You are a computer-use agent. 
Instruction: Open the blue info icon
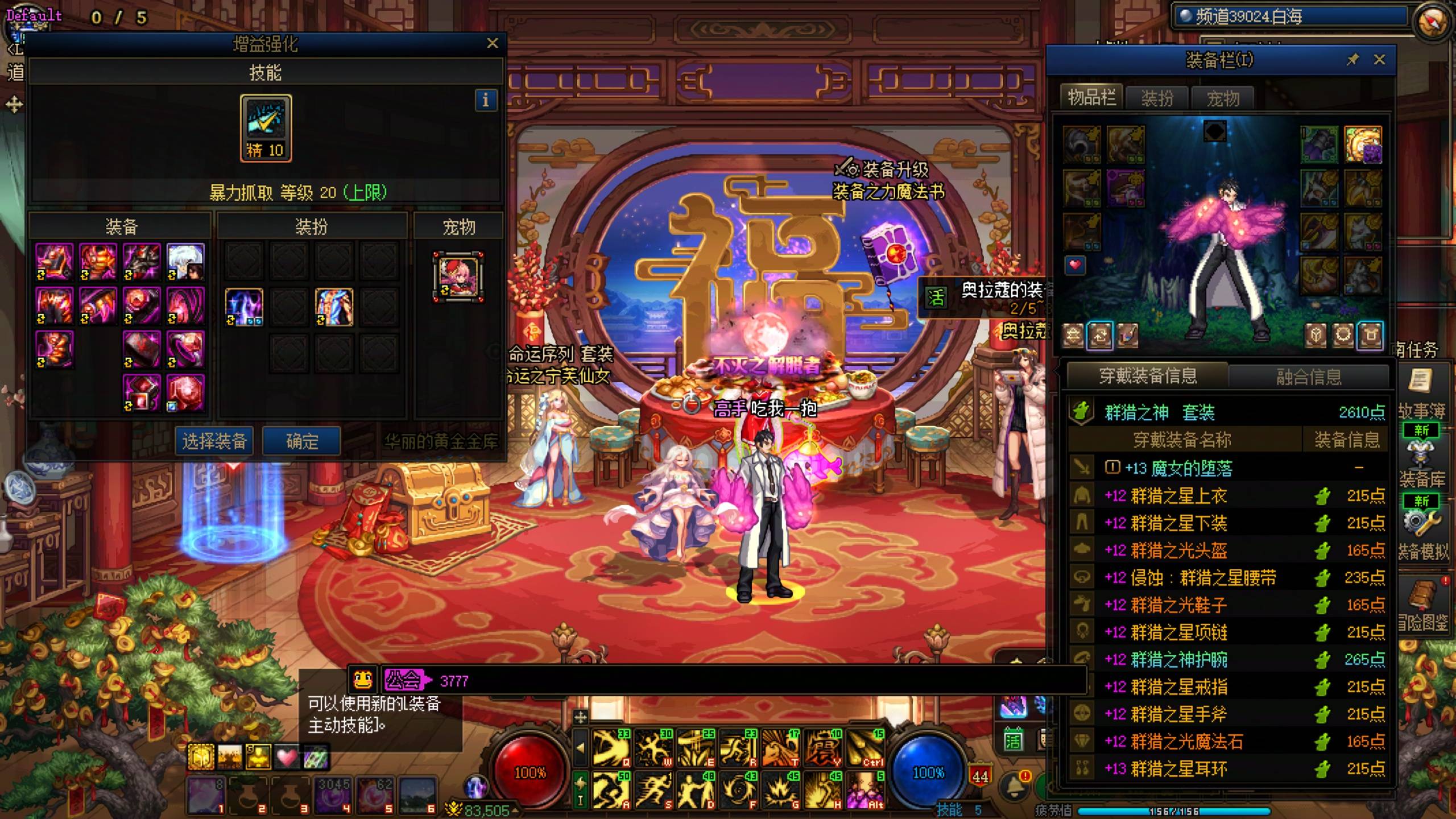[x=485, y=101]
